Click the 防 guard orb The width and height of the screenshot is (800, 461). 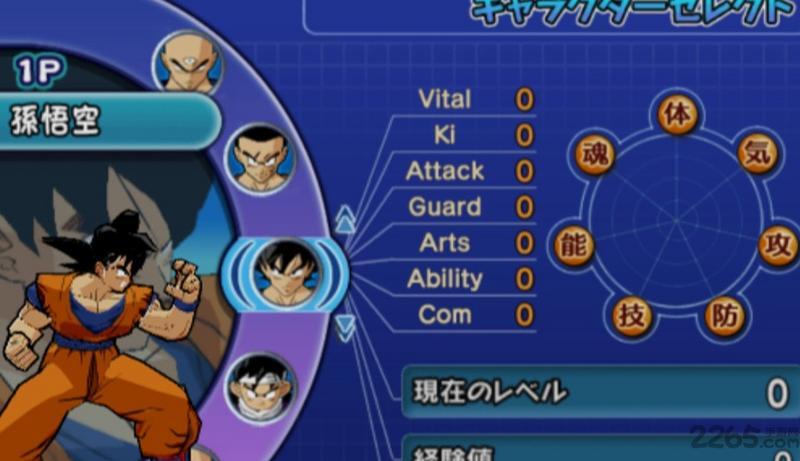[724, 315]
